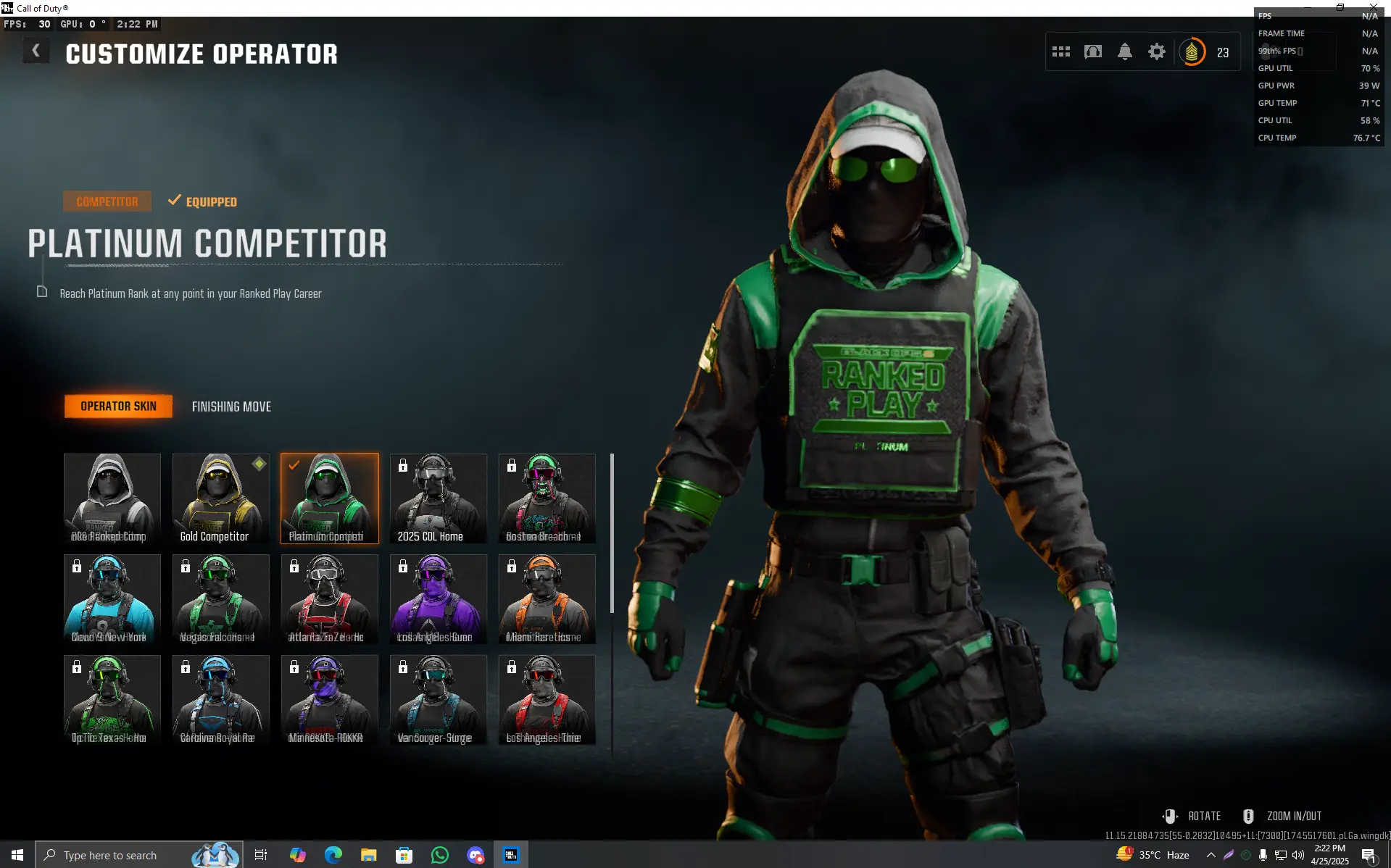Viewport: 1391px width, 868px height.
Task: Select the BO6 Ranked Comp skin
Action: coord(112,498)
